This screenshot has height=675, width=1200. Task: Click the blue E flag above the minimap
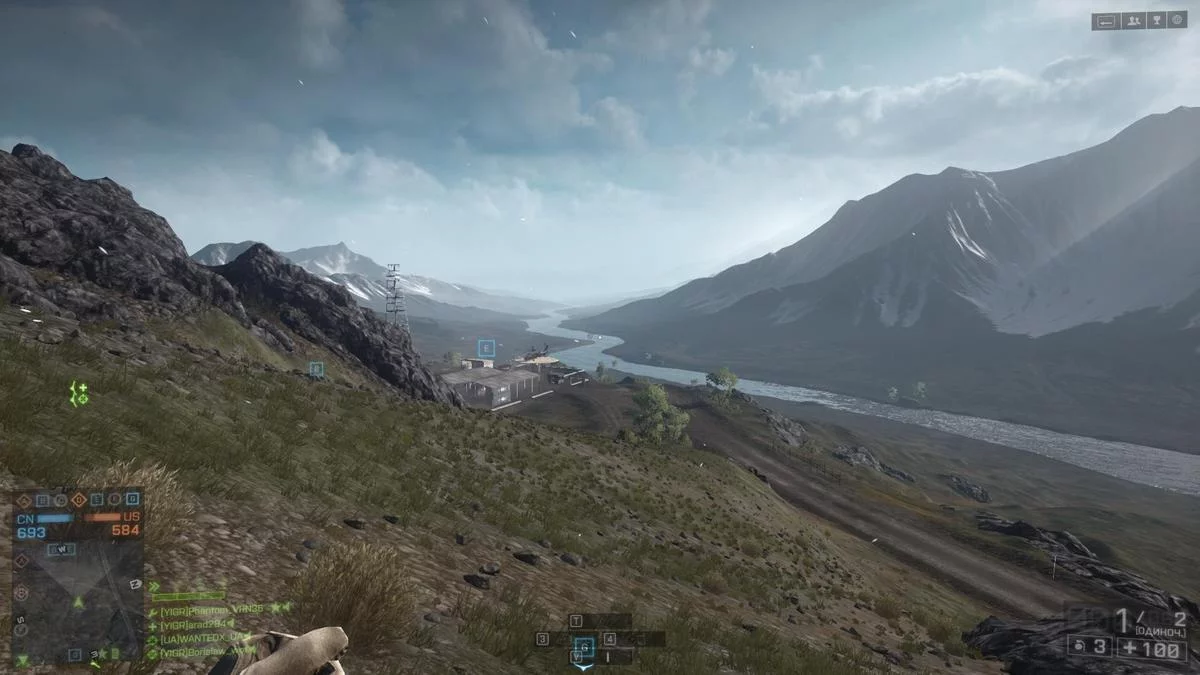pos(96,500)
